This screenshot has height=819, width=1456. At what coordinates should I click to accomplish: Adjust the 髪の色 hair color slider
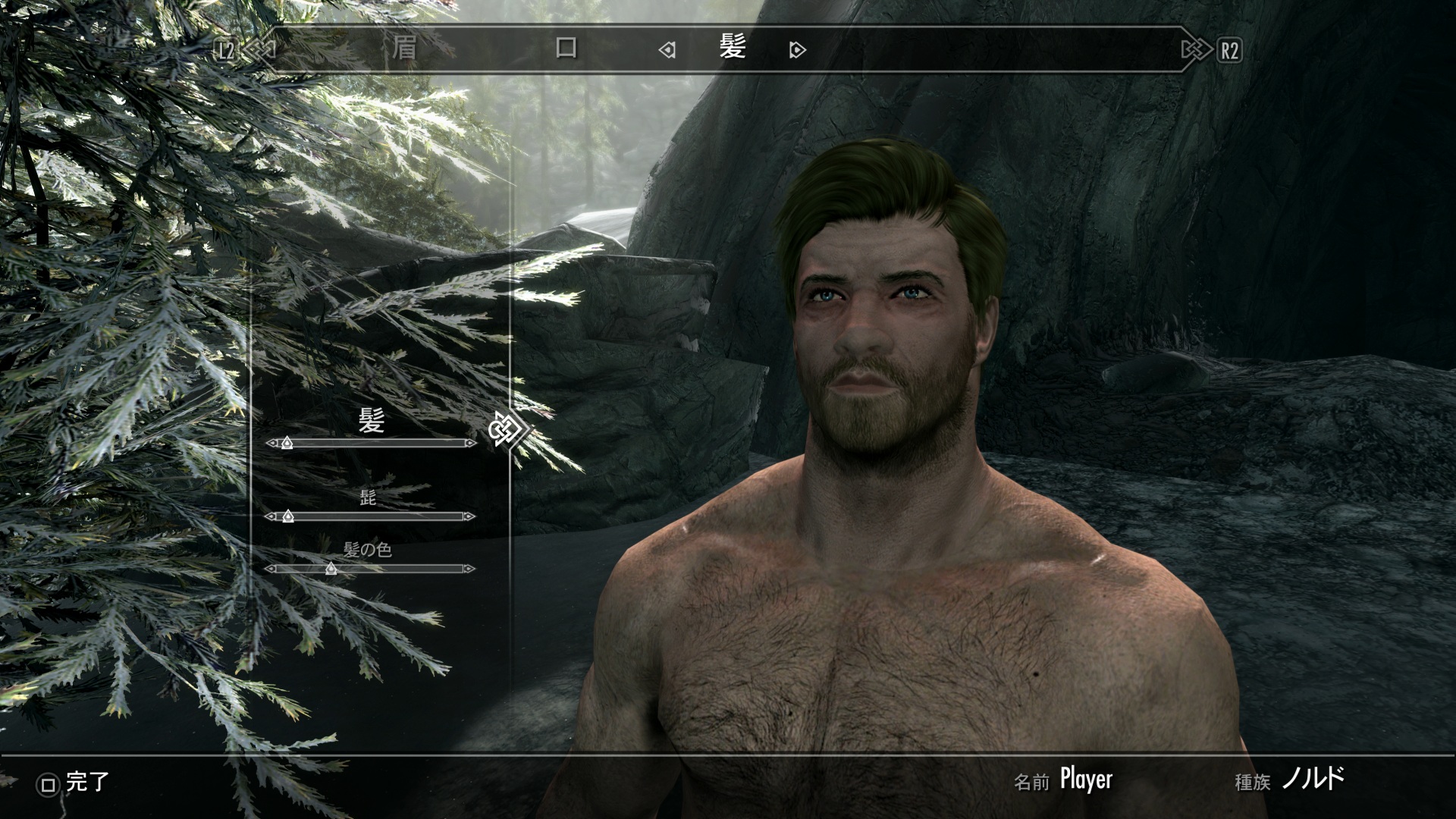coord(331,569)
